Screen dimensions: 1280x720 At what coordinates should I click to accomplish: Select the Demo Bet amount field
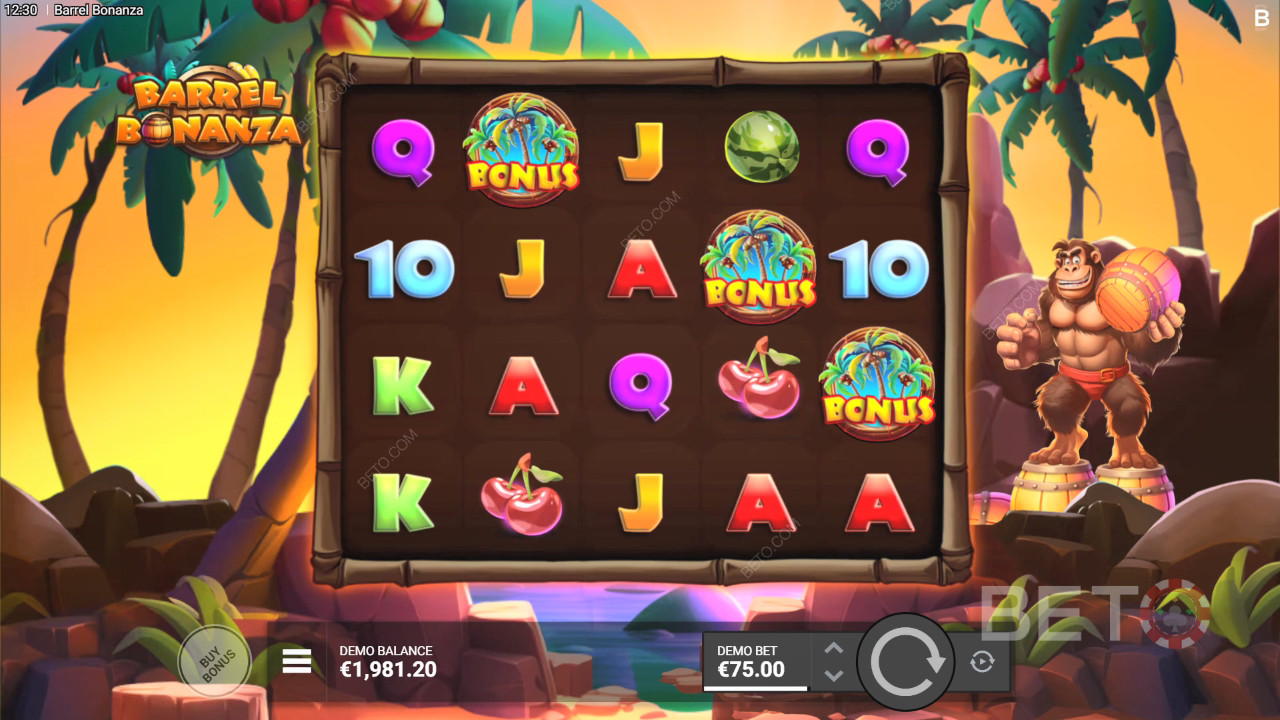(x=755, y=661)
